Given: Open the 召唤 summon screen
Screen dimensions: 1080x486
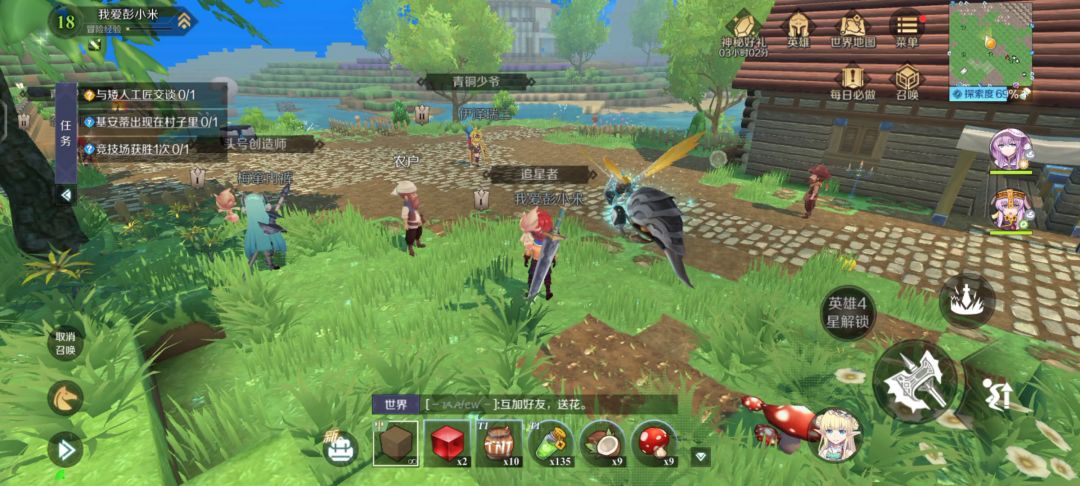Looking at the screenshot, I should coord(906,80).
